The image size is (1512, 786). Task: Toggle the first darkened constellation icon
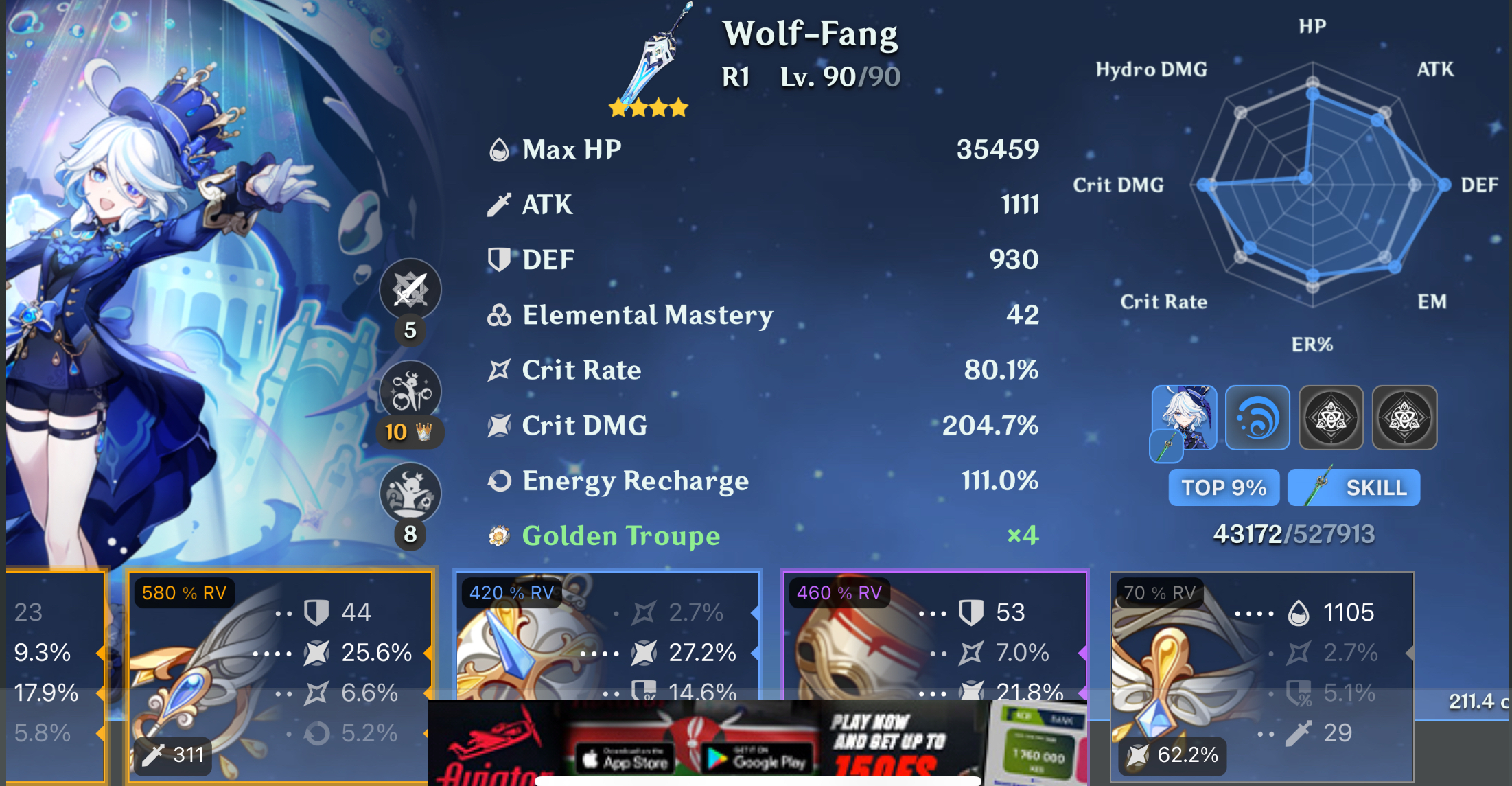1331,417
